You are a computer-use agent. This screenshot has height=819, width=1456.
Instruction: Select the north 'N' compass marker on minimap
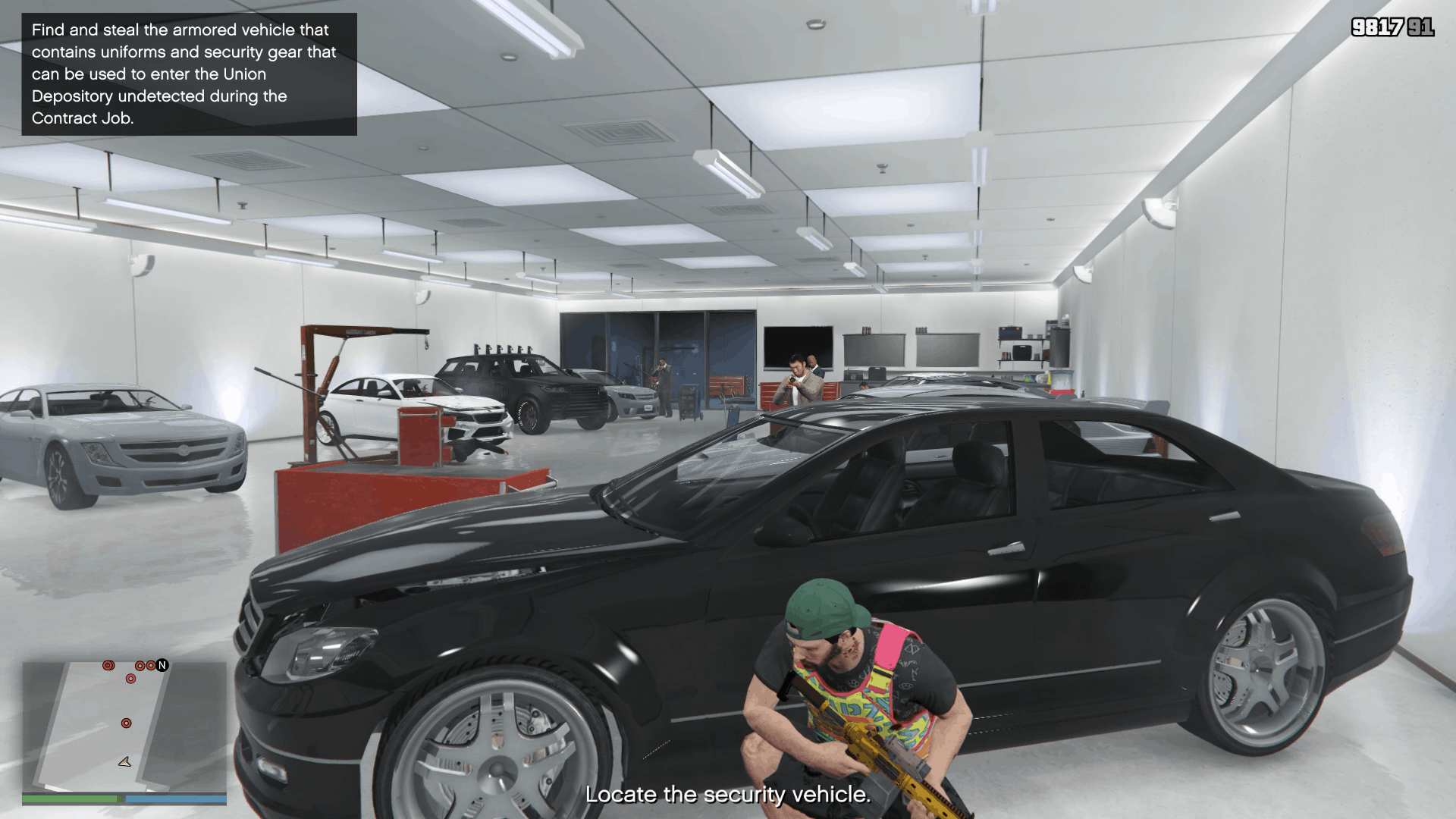pyautogui.click(x=162, y=665)
